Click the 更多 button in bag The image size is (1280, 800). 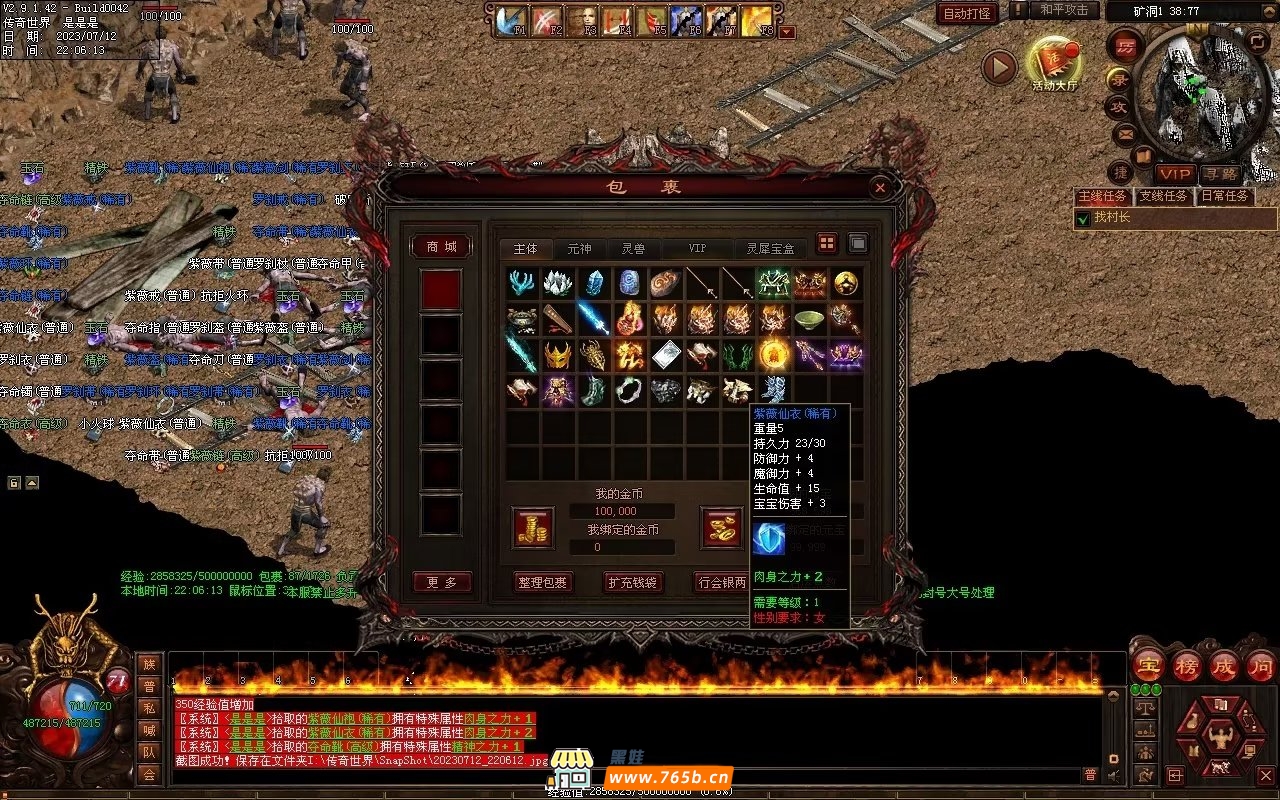click(441, 582)
